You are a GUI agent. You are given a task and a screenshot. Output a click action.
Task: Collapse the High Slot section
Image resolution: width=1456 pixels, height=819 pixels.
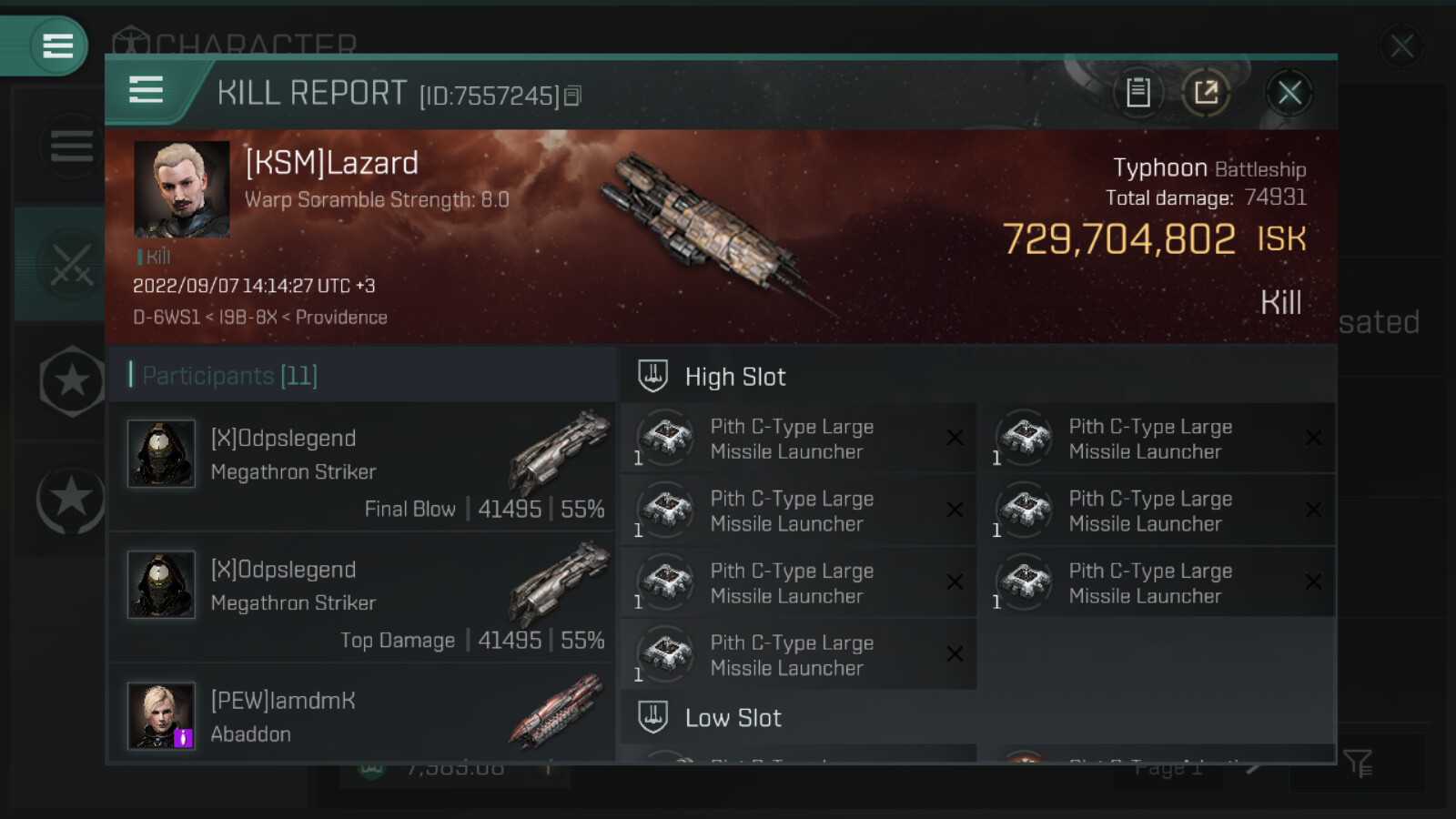coord(734,377)
